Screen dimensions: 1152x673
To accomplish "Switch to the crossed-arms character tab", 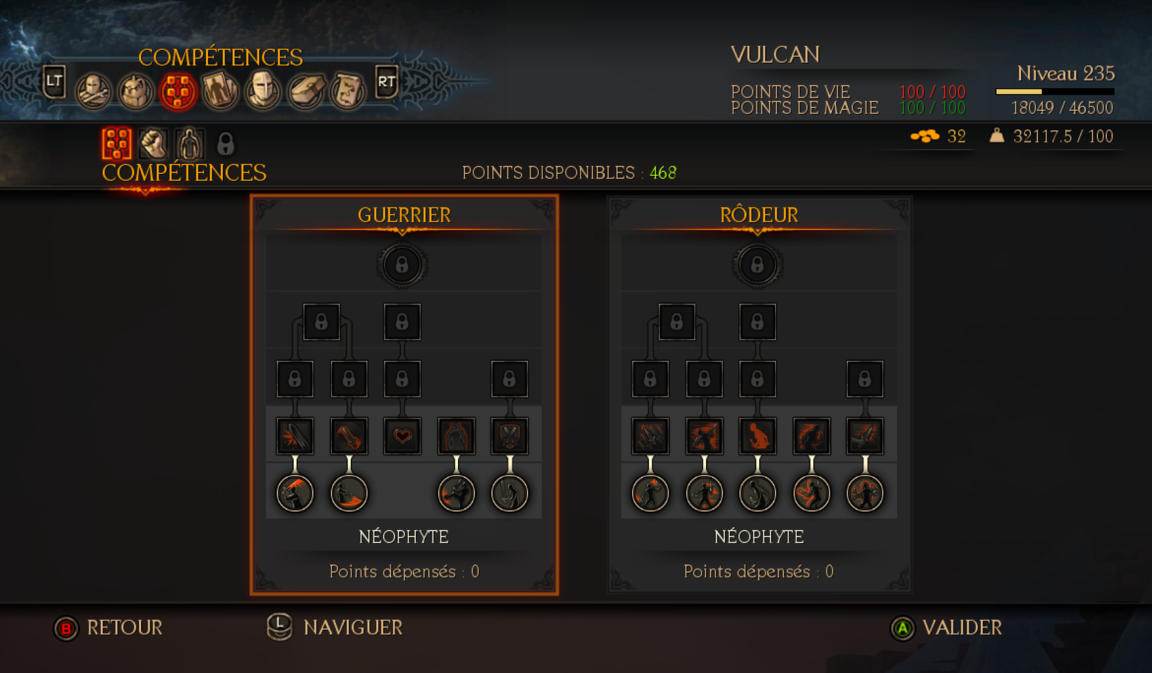I will 93,91.
